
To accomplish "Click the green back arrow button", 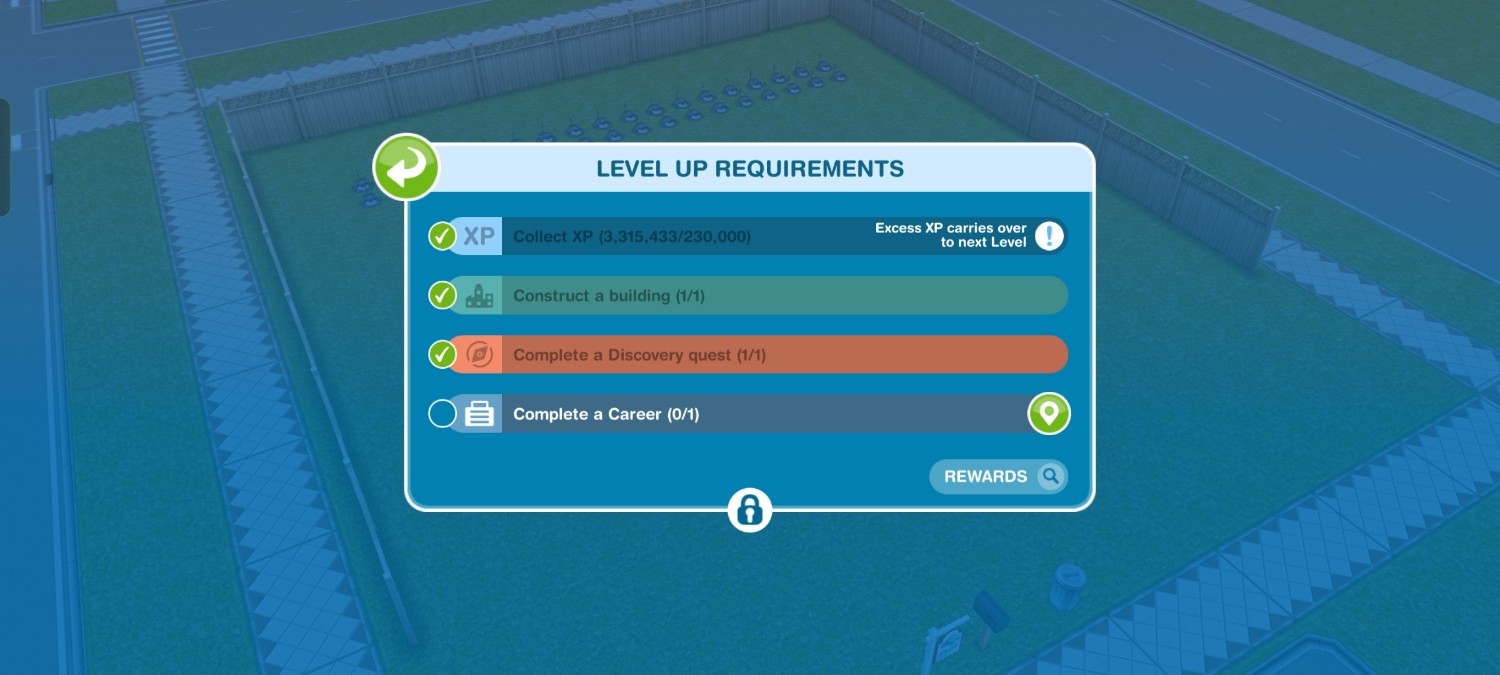I will [x=406, y=168].
